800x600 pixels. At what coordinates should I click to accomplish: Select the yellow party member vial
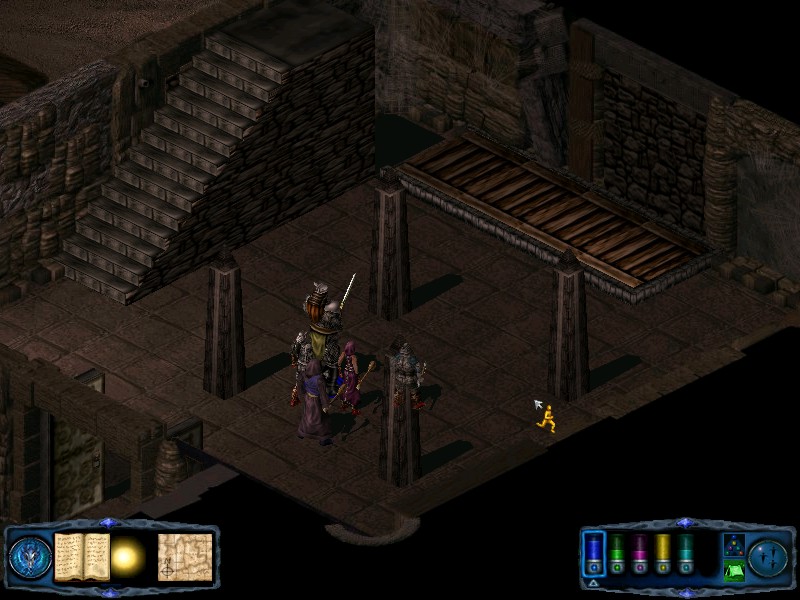click(x=662, y=554)
